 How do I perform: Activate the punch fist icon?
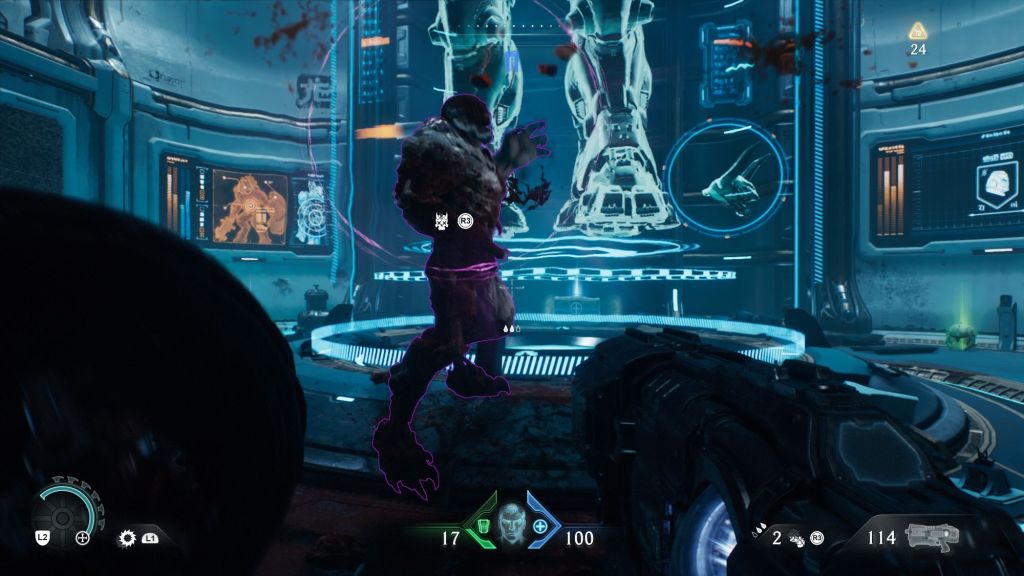click(x=796, y=538)
